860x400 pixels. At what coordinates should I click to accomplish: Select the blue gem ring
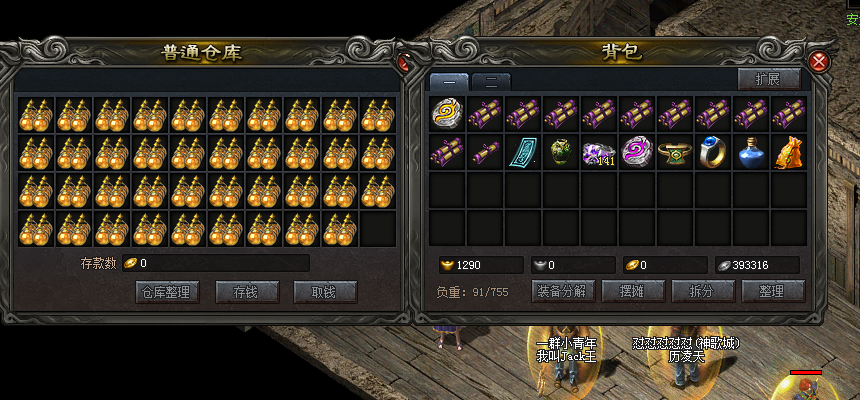pyautogui.click(x=713, y=152)
